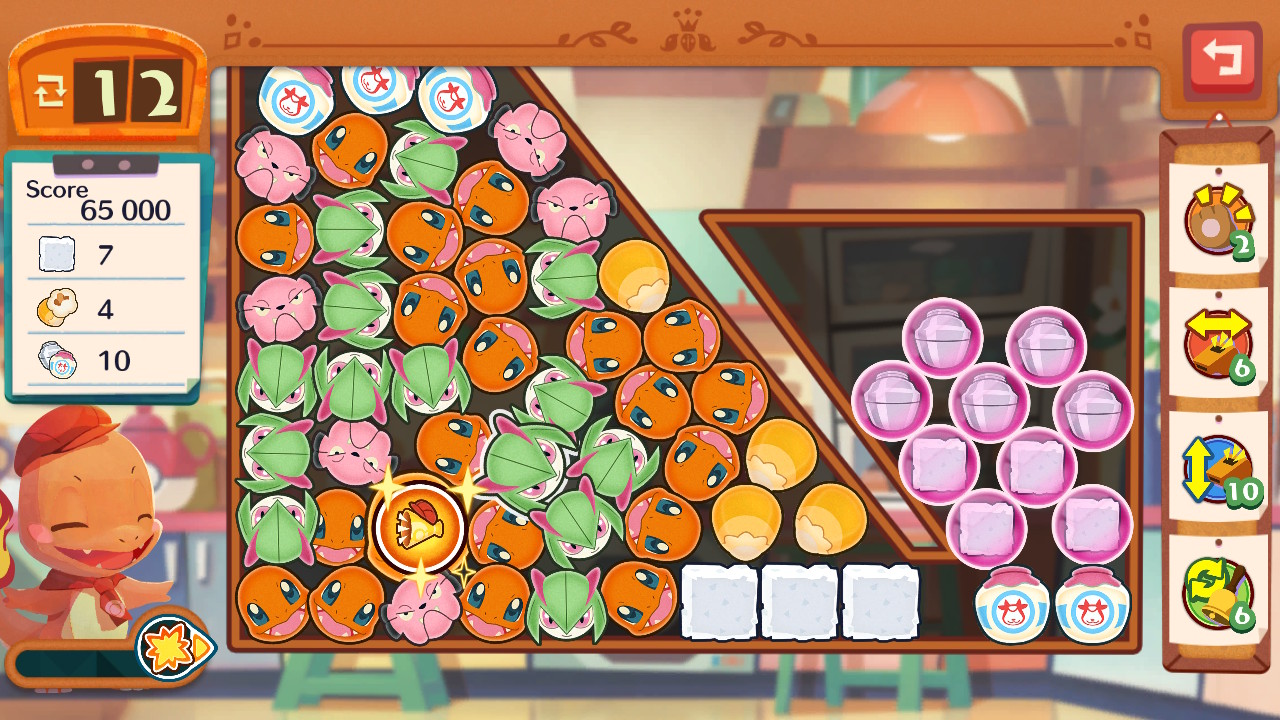Trigger the café skill burst gauge icon
The height and width of the screenshot is (720, 1280).
[174, 647]
